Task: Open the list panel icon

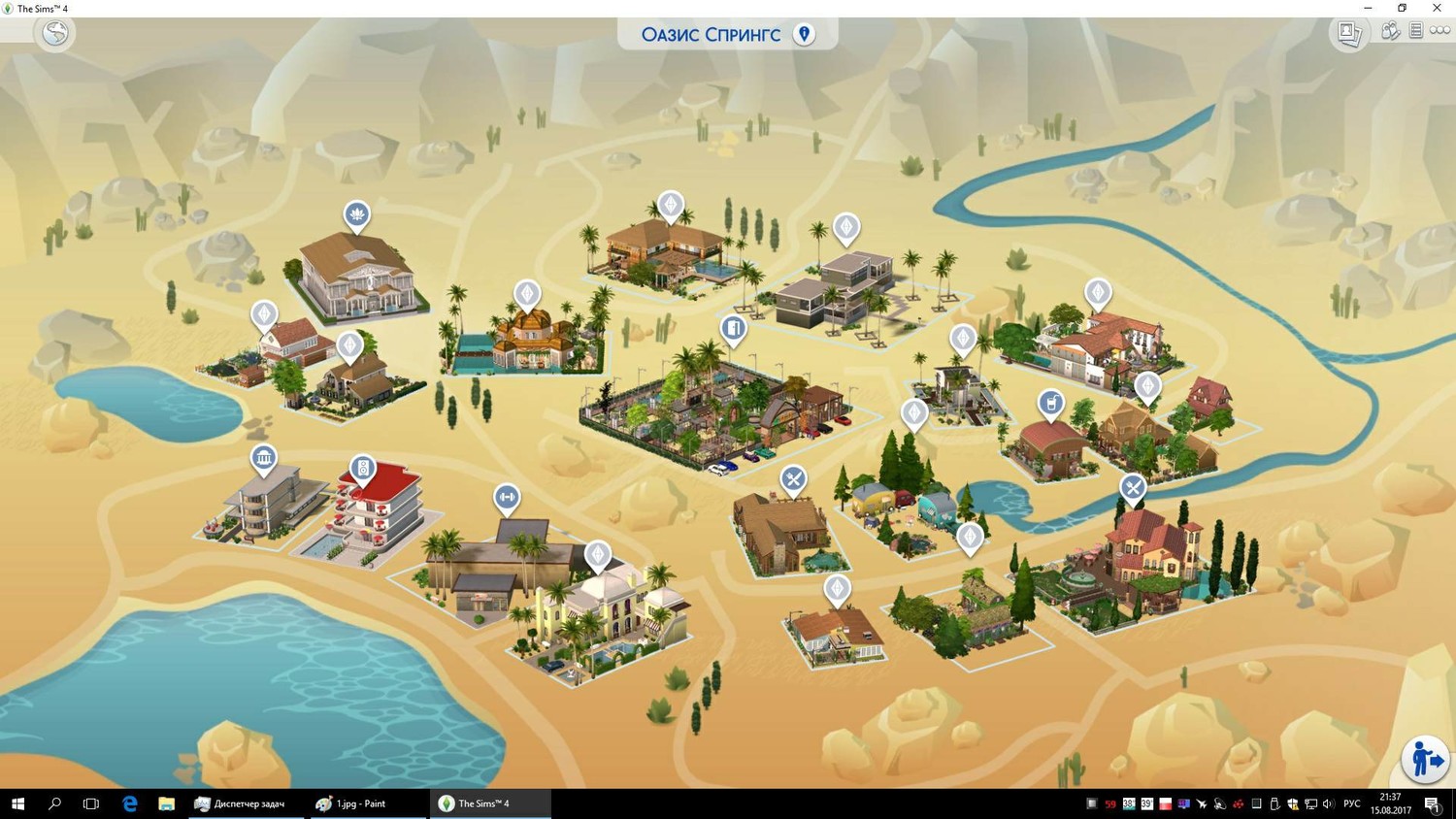Action: [1416, 31]
